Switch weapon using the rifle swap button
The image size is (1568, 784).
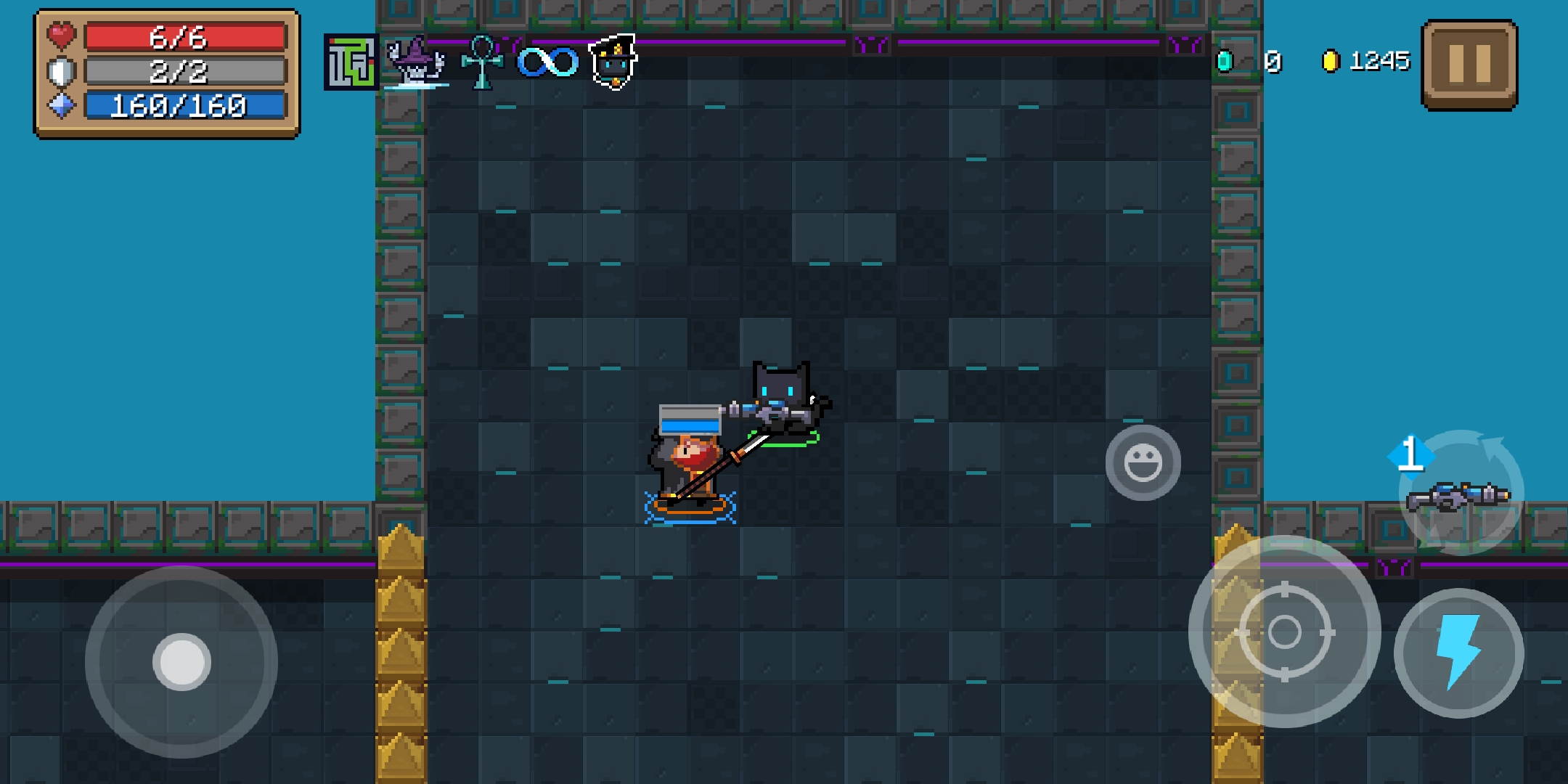click(1460, 493)
